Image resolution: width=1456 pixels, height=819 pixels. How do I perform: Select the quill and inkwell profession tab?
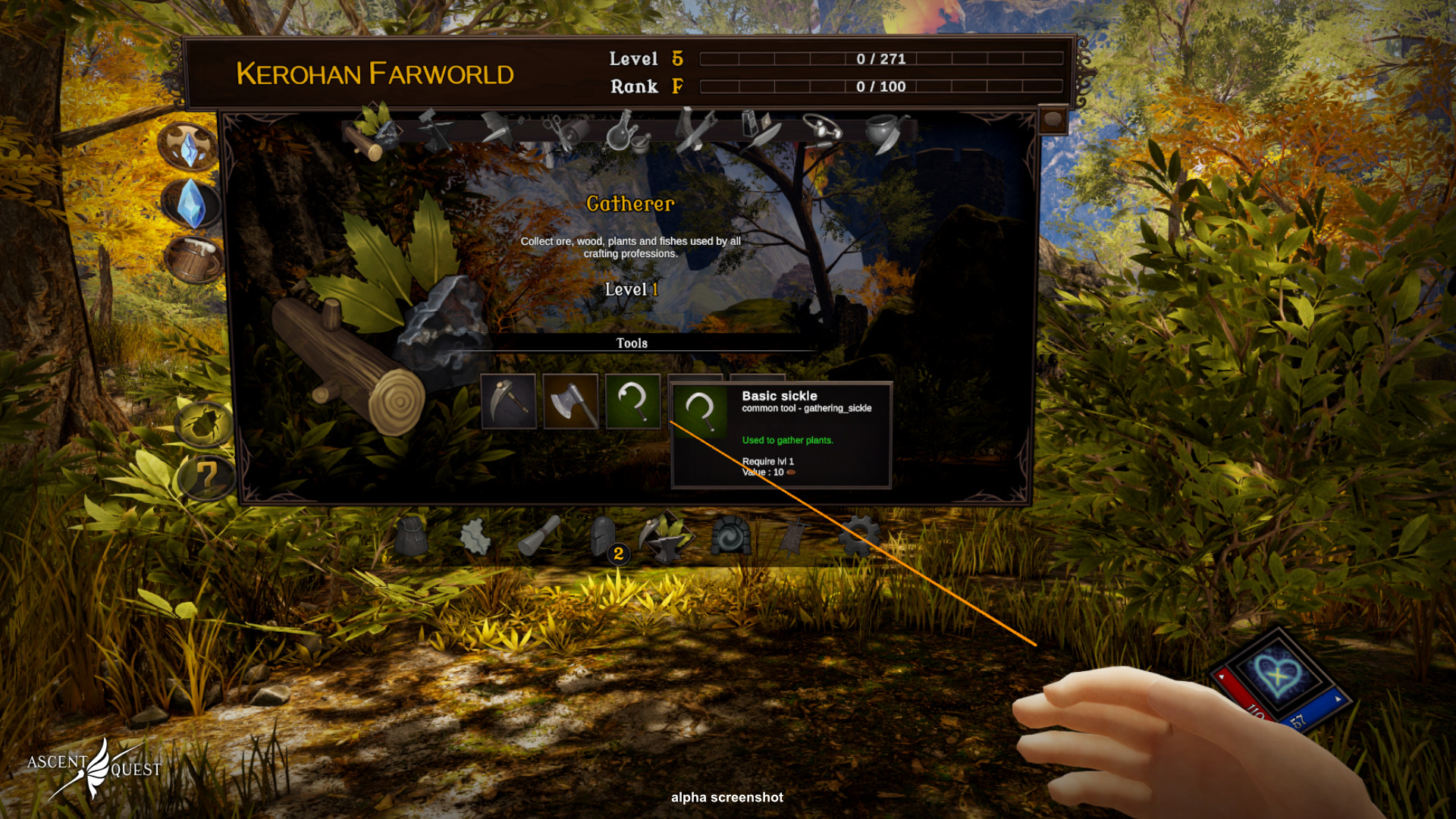pyautogui.click(x=759, y=130)
